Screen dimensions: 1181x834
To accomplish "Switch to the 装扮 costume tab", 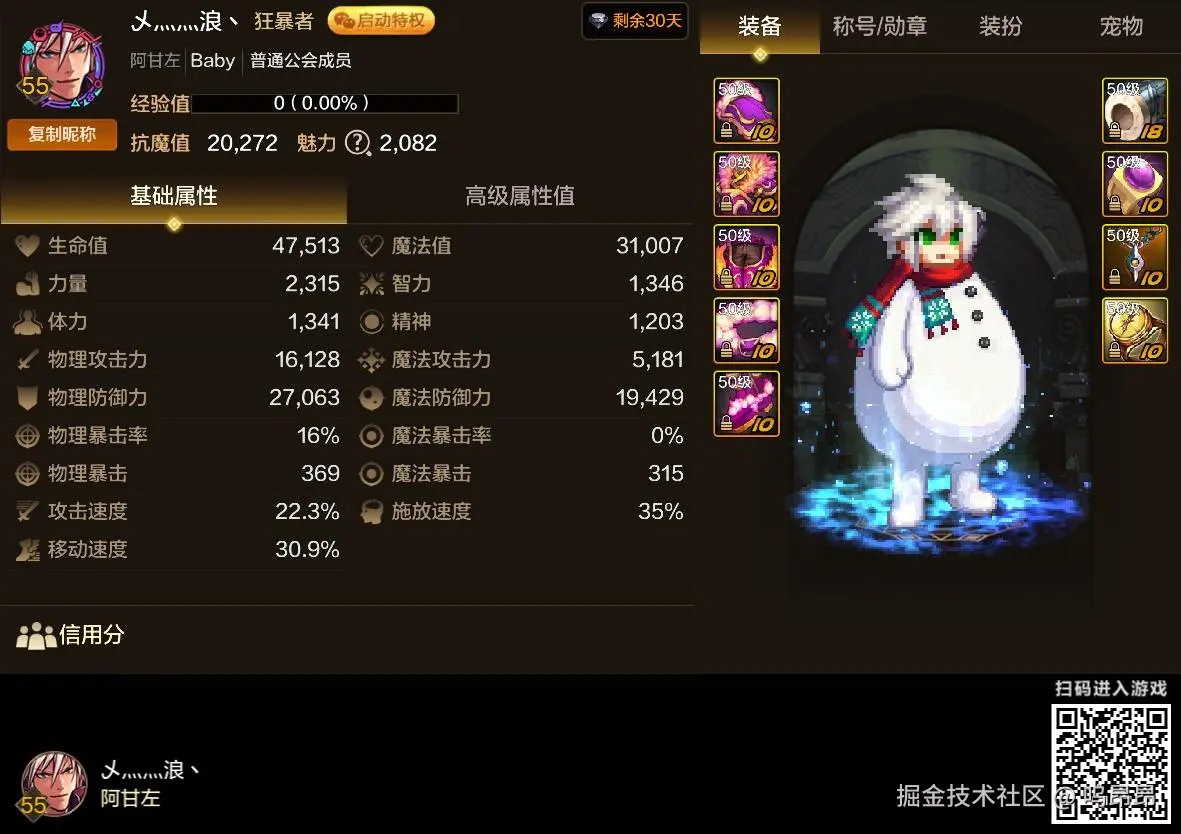I will coord(1000,27).
